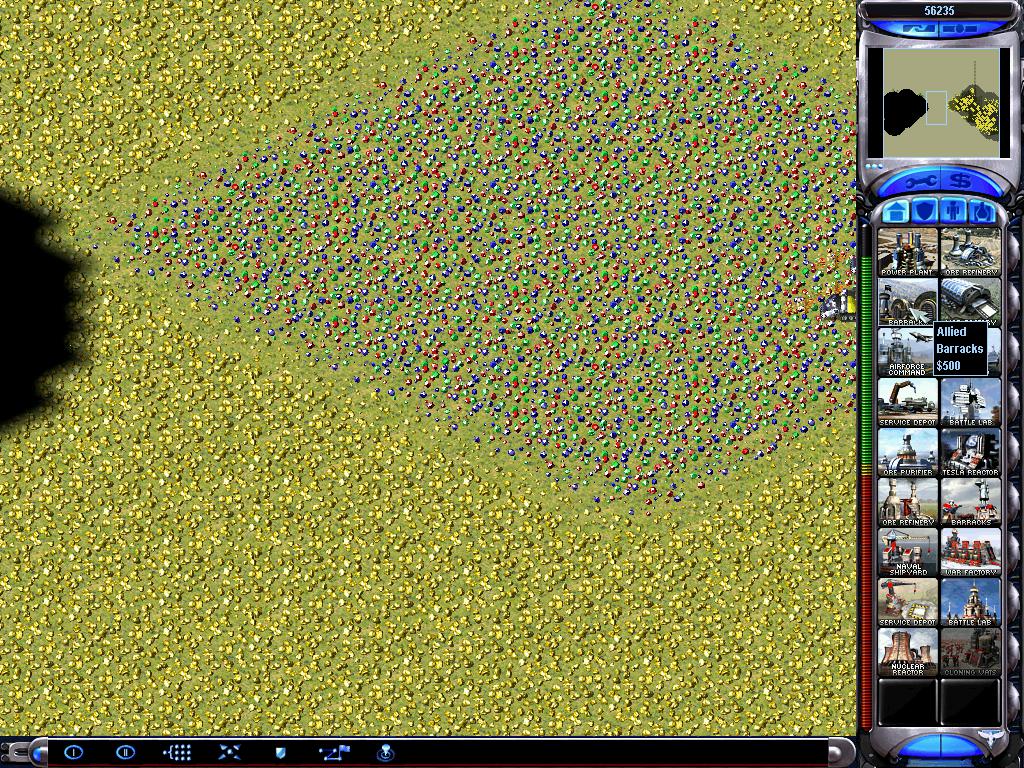Image resolution: width=1024 pixels, height=768 pixels.
Task: Build the Naval Shipyard
Action: 908,551
